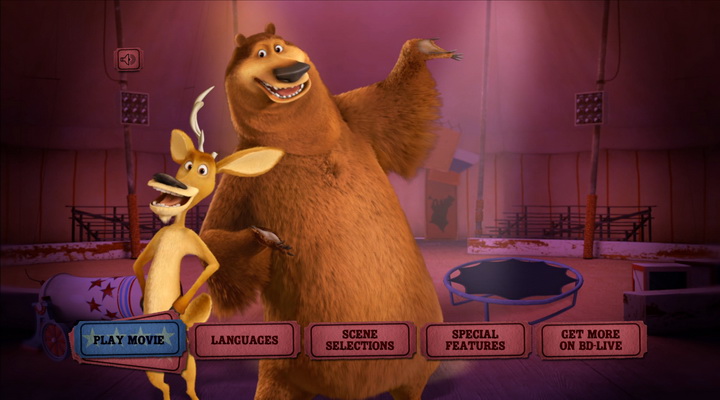720x400 pixels.
Task: Select the Play Movie ticket button
Action: [130, 339]
